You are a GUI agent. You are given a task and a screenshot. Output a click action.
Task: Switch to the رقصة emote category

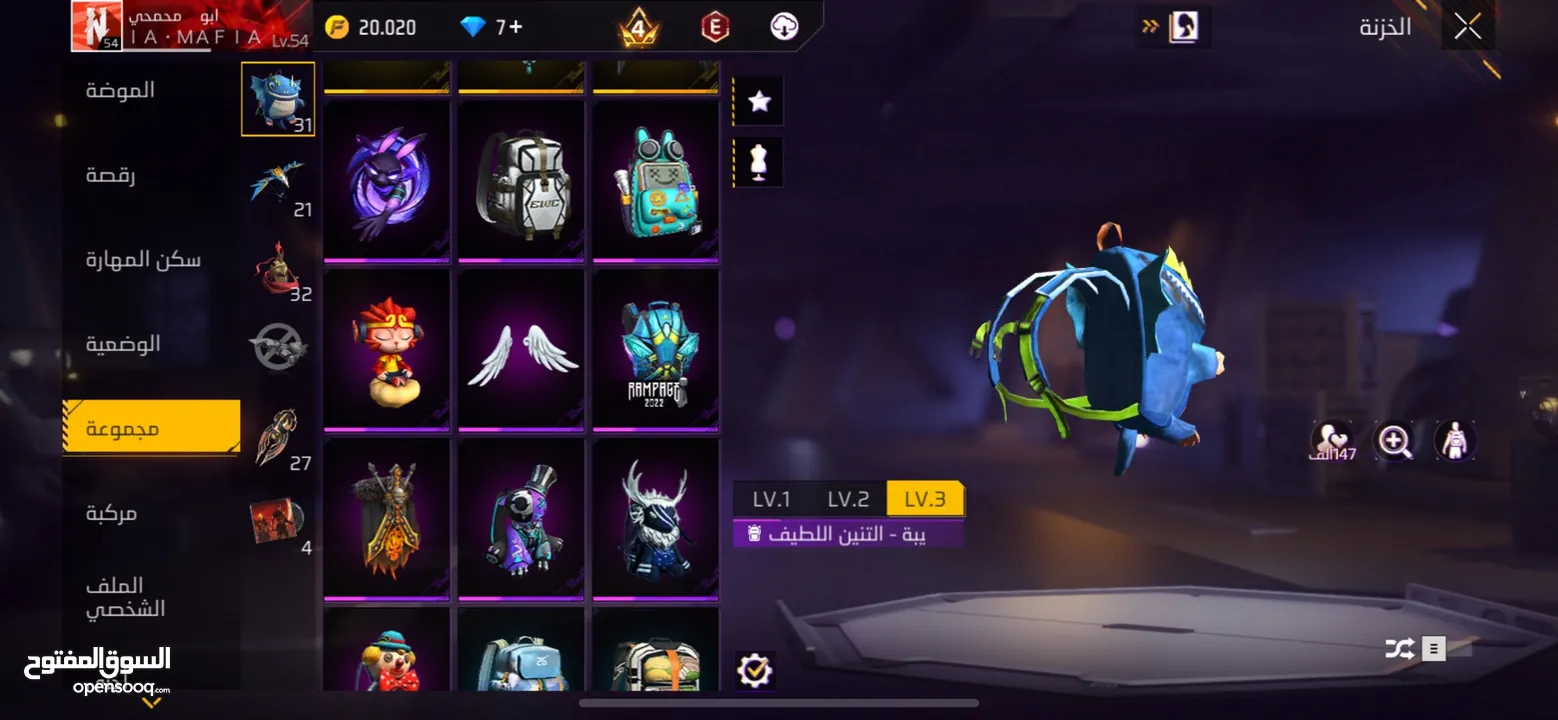(111, 175)
